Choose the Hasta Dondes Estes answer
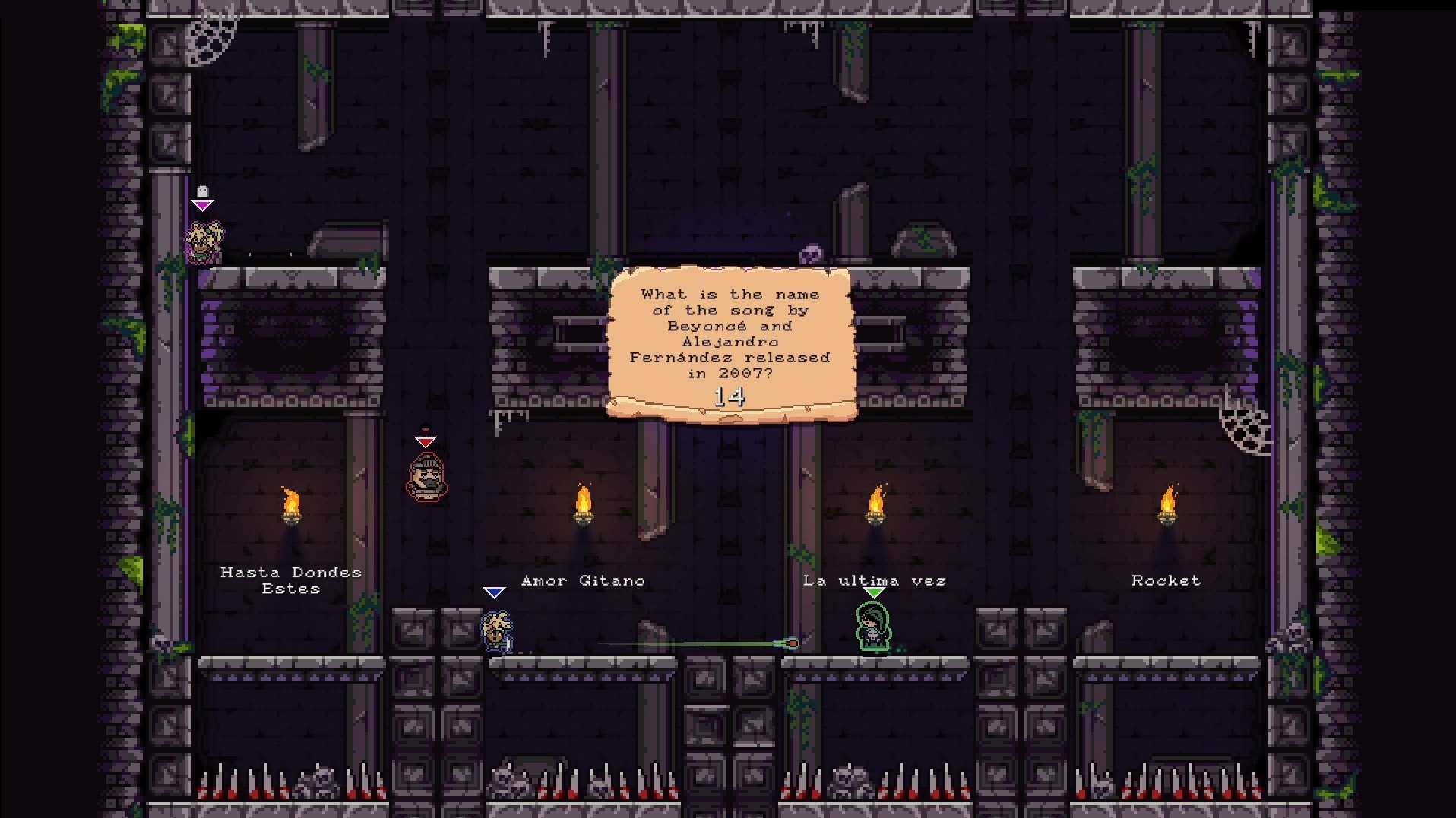The width and height of the screenshot is (1456, 818). point(291,580)
